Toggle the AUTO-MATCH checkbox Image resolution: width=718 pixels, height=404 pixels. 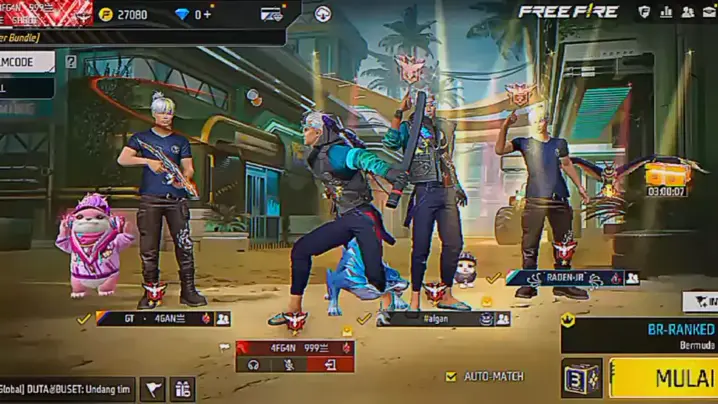tap(451, 377)
